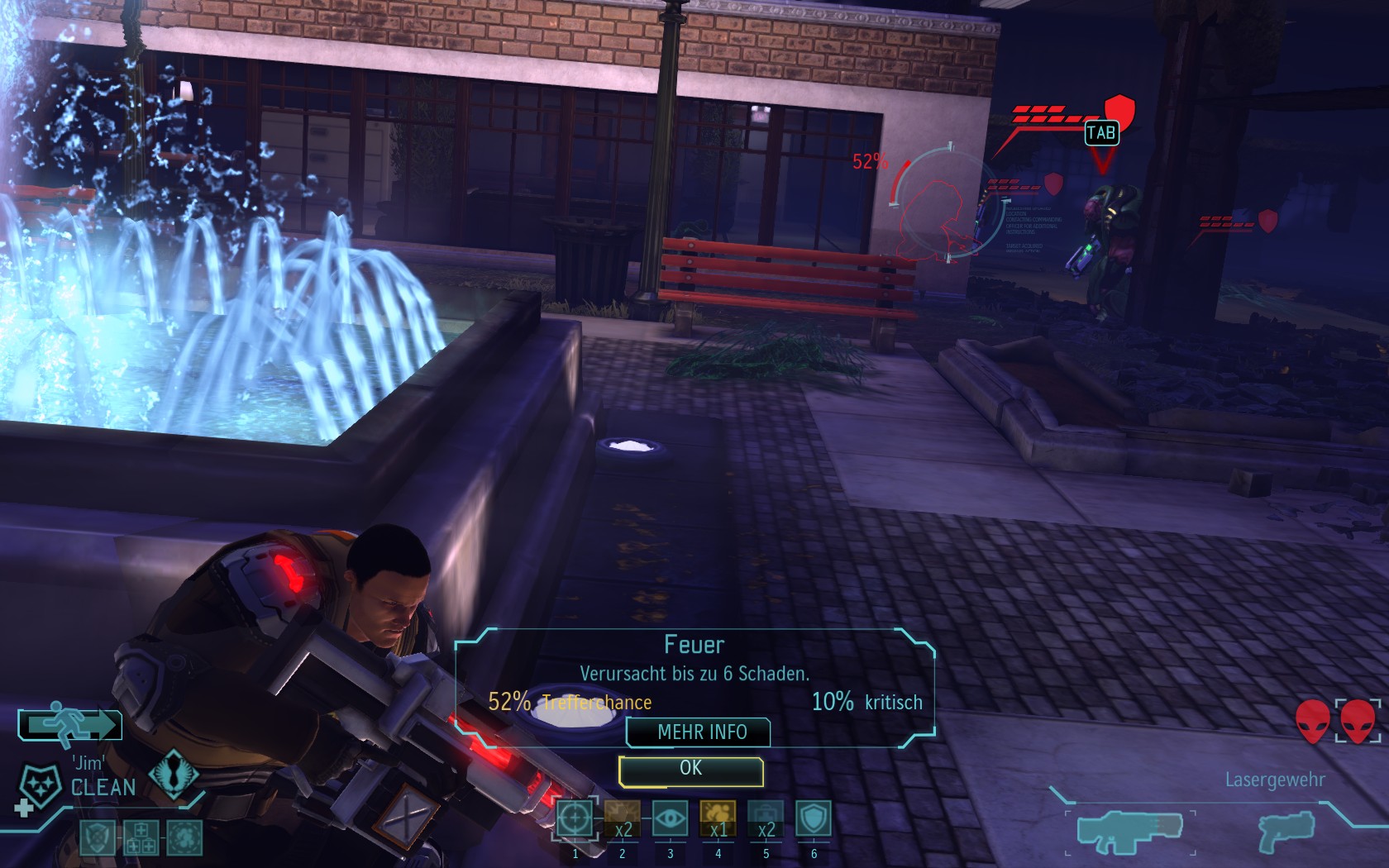1389x868 pixels.
Task: Target the highlighted red alien head
Action: point(1358,722)
